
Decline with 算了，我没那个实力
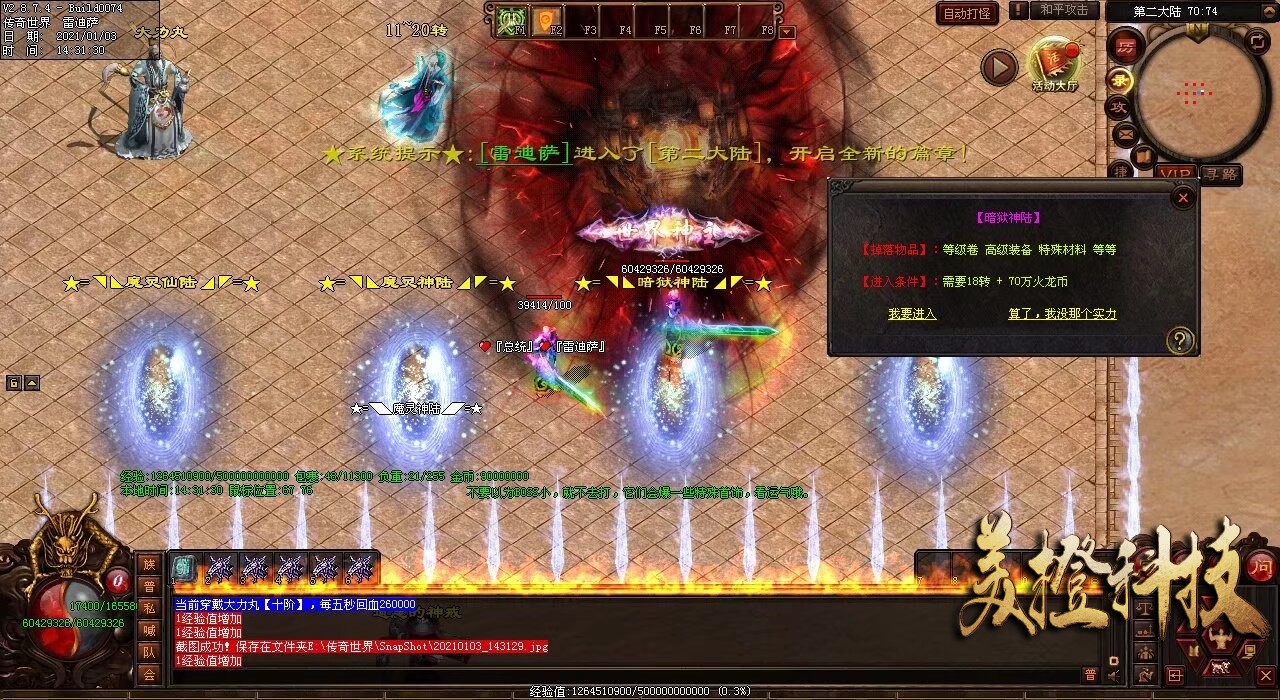pos(1062,314)
